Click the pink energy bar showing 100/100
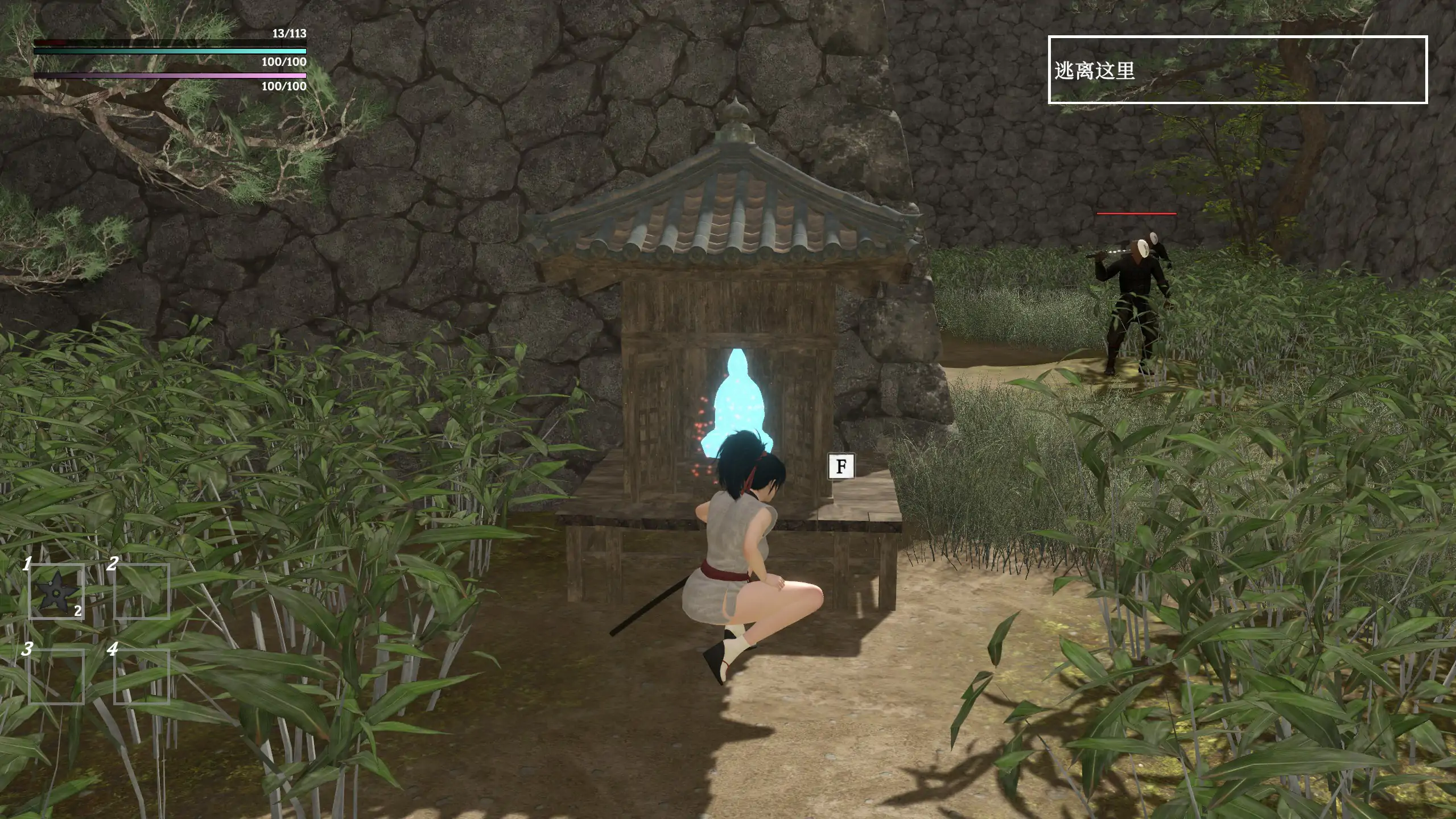The image size is (1456, 819). (171, 75)
